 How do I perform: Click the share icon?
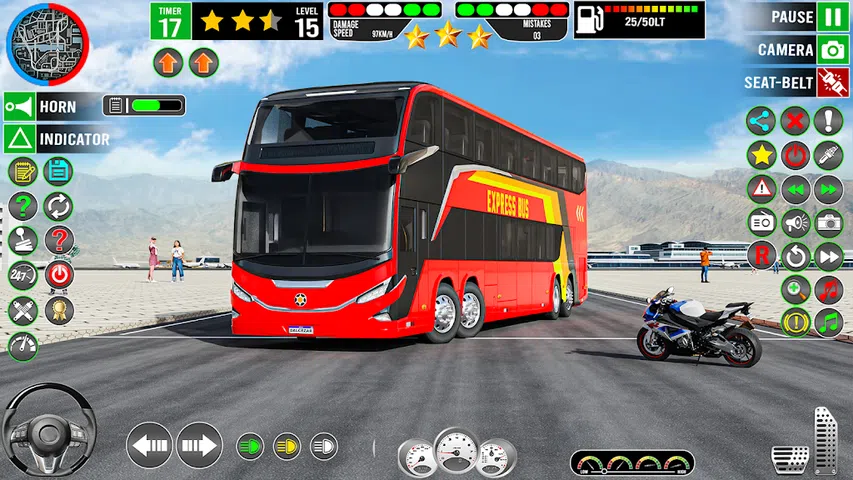pyautogui.click(x=761, y=121)
